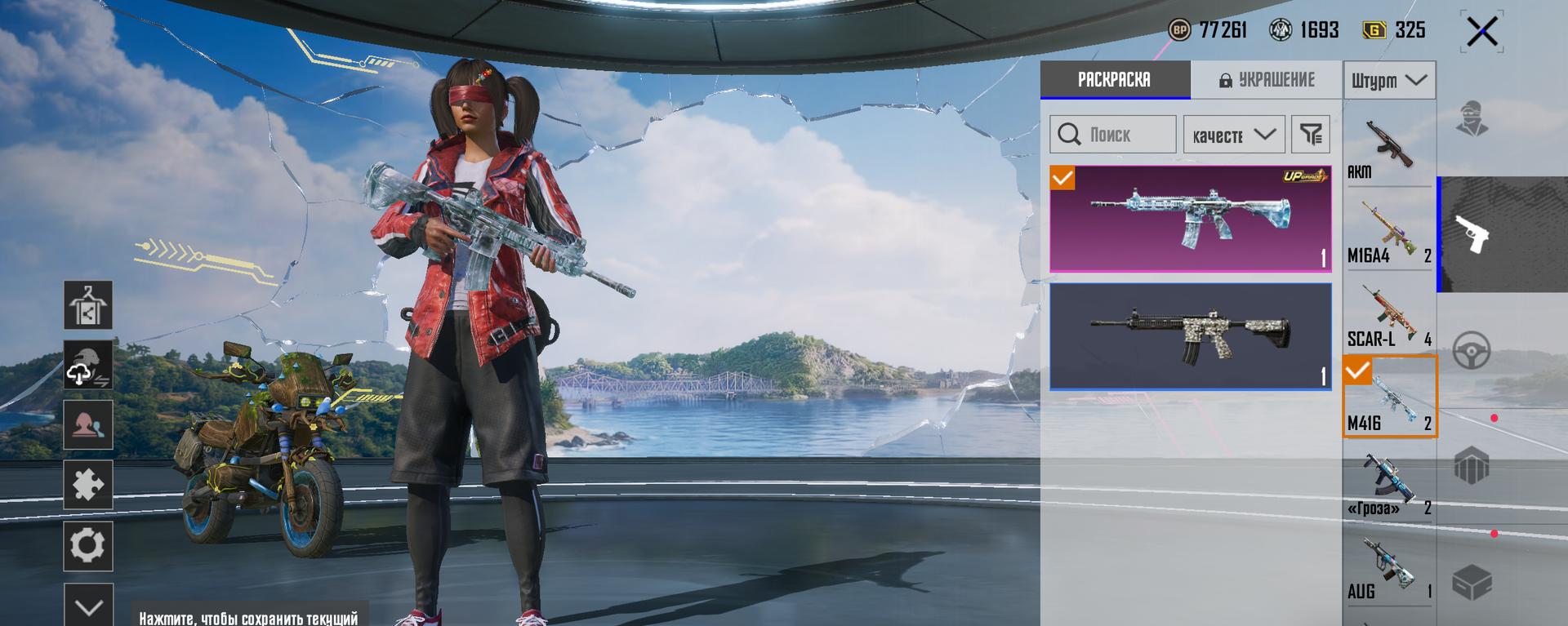
Task: Collapse the left side icon panel
Action: 88,606
